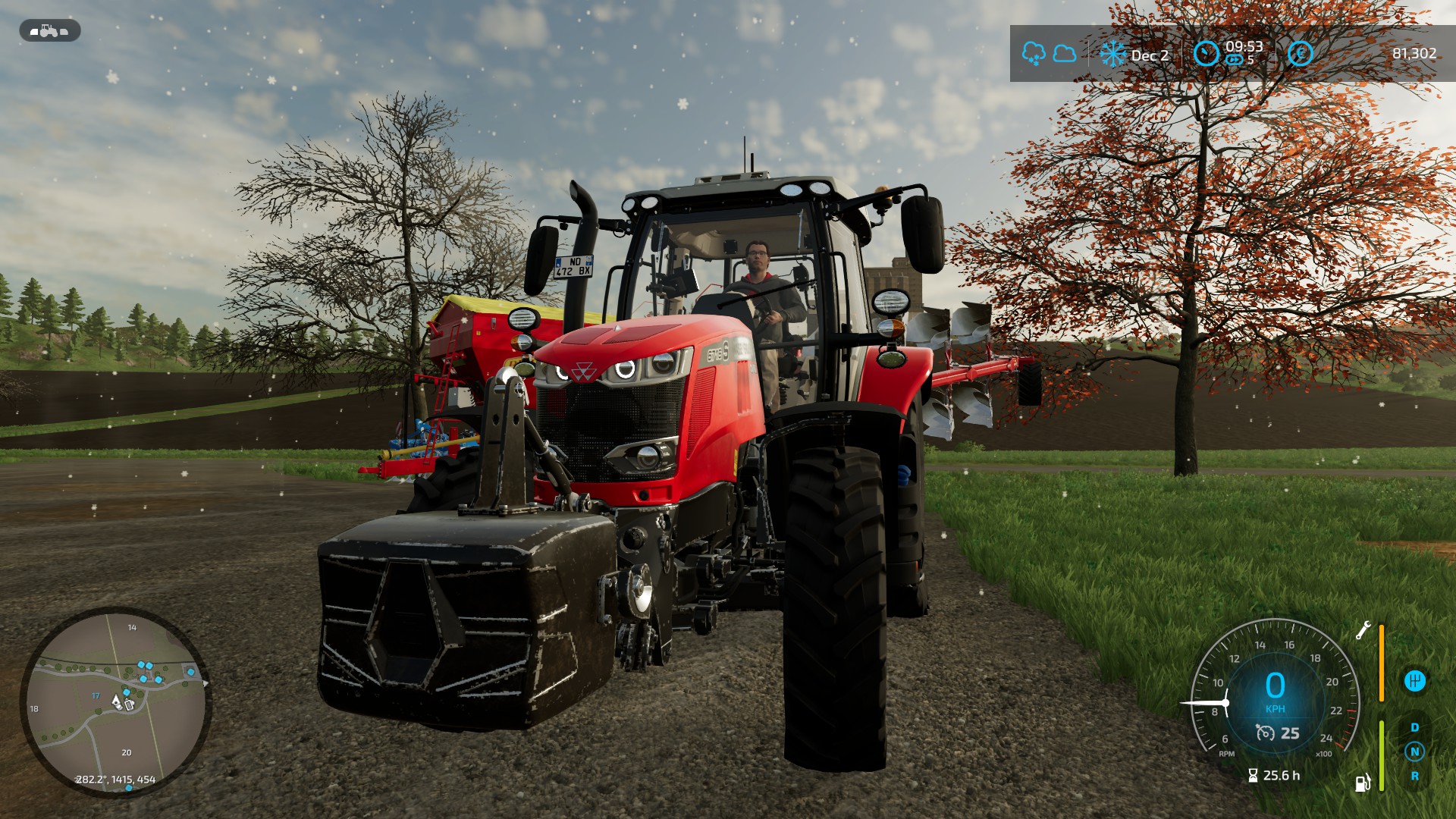The width and height of the screenshot is (1456, 819).
Task: Choose the N neutral gear indicator
Action: pyautogui.click(x=1414, y=752)
